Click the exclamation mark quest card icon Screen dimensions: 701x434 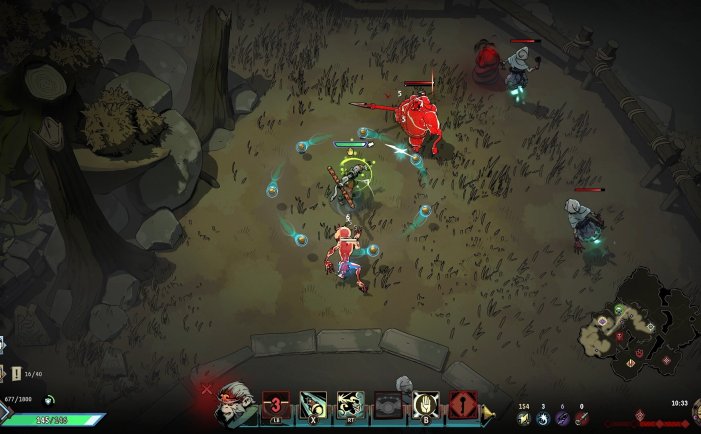pyautogui.click(x=17, y=373)
